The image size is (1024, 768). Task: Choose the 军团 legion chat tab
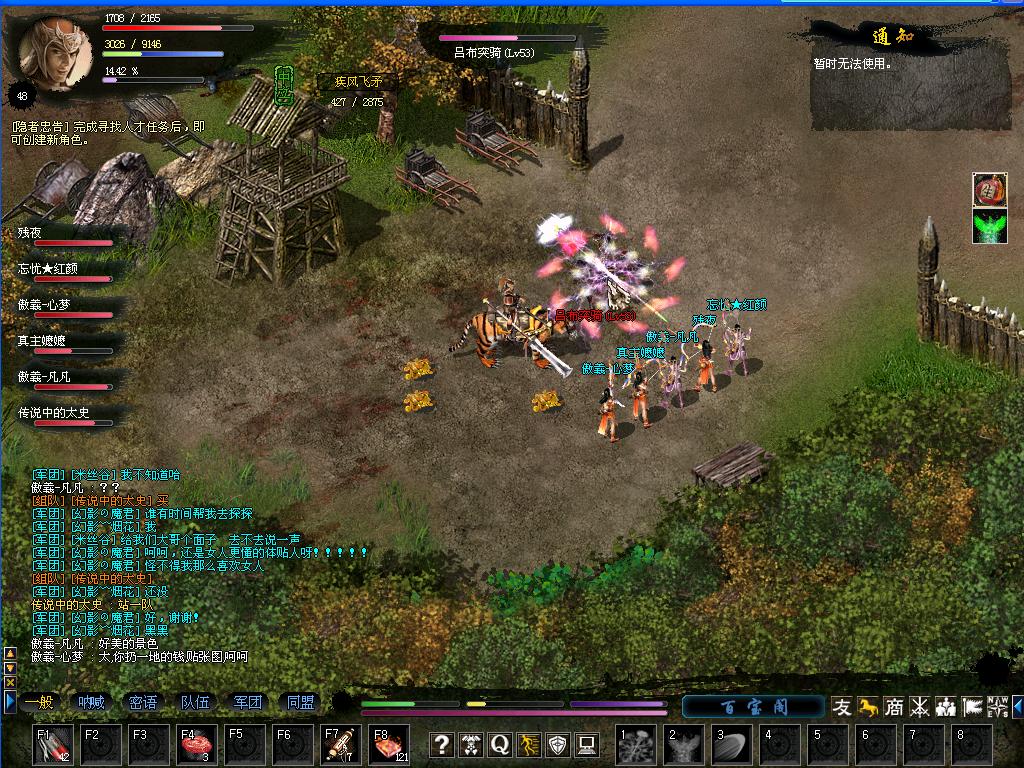click(247, 703)
